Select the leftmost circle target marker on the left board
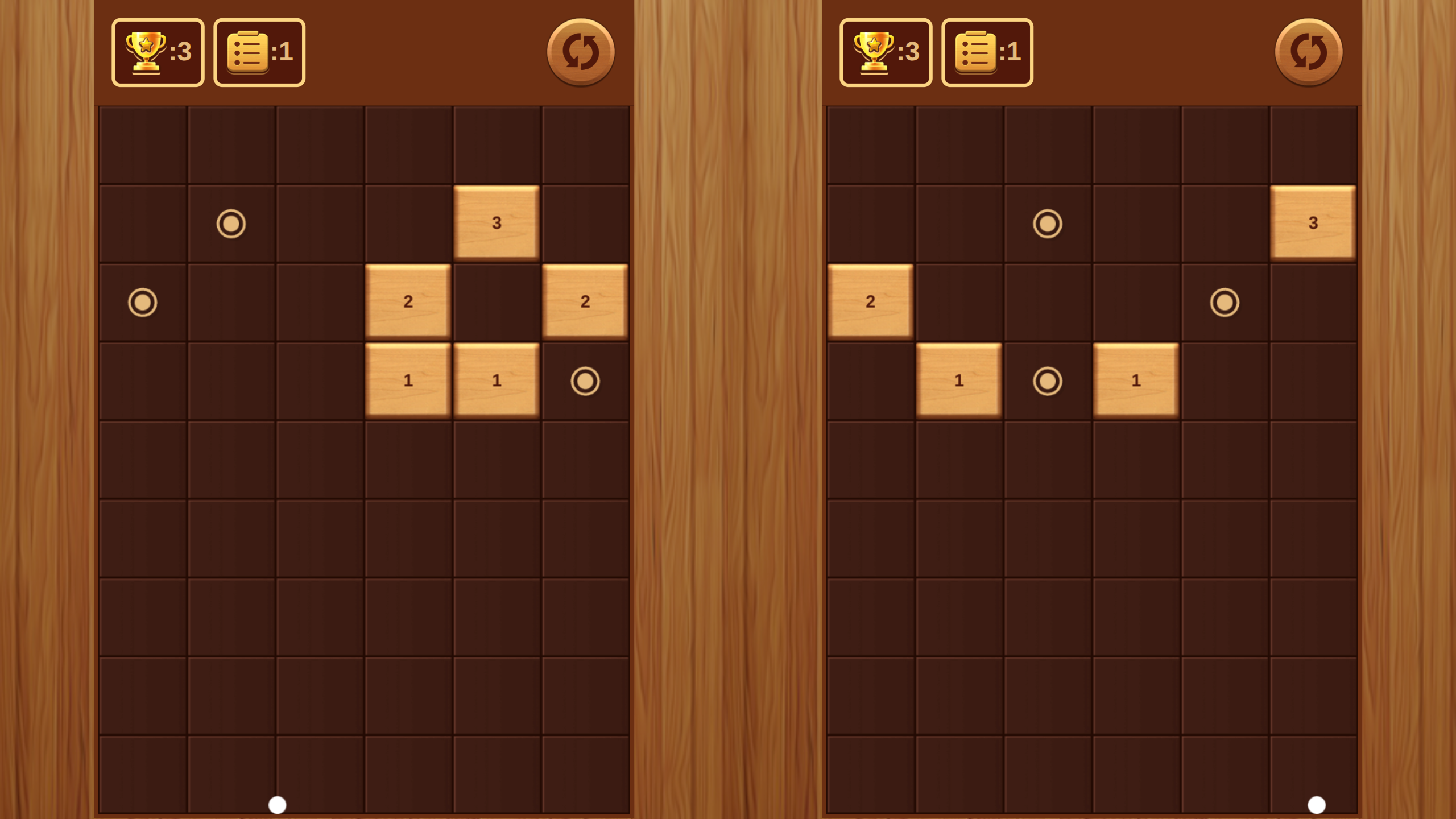 [x=142, y=303]
